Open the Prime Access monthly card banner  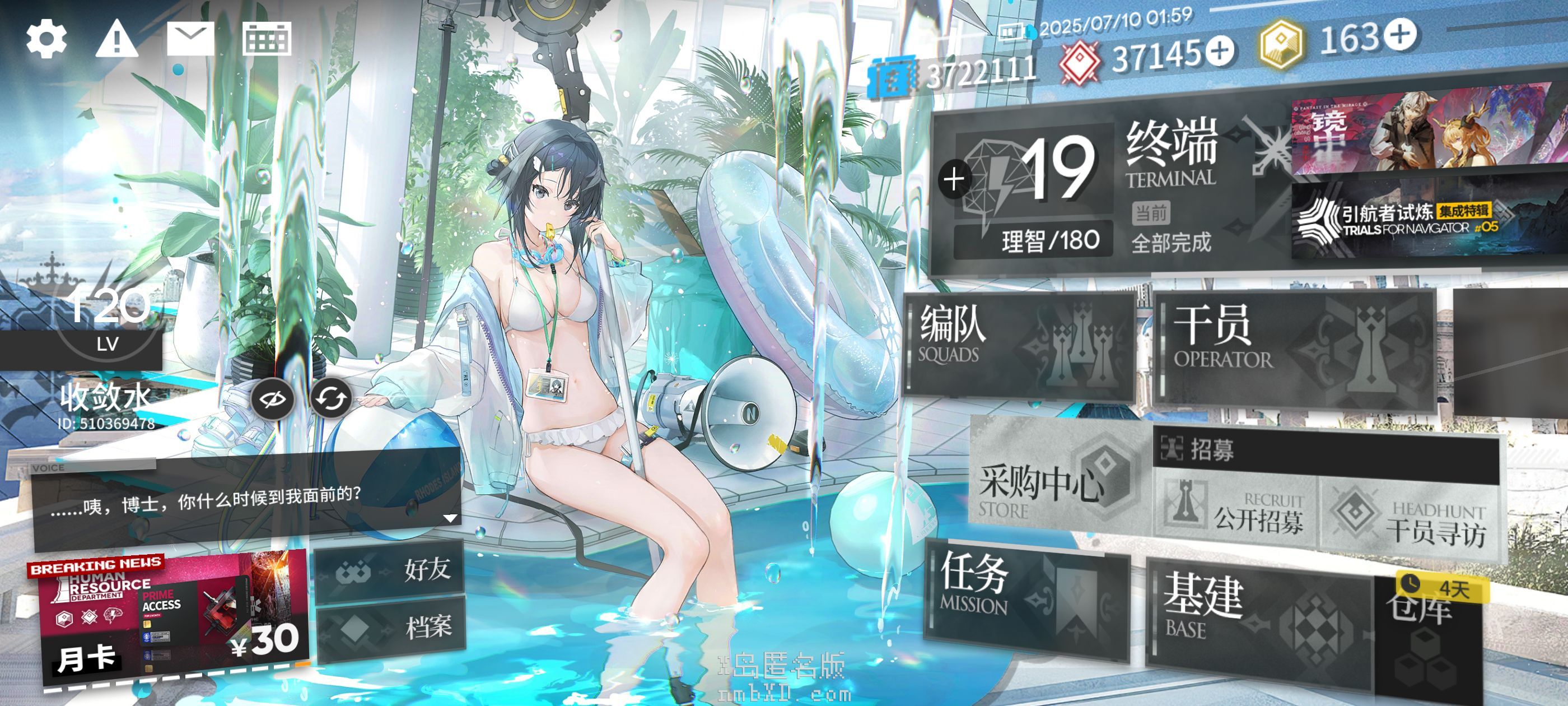click(174, 618)
